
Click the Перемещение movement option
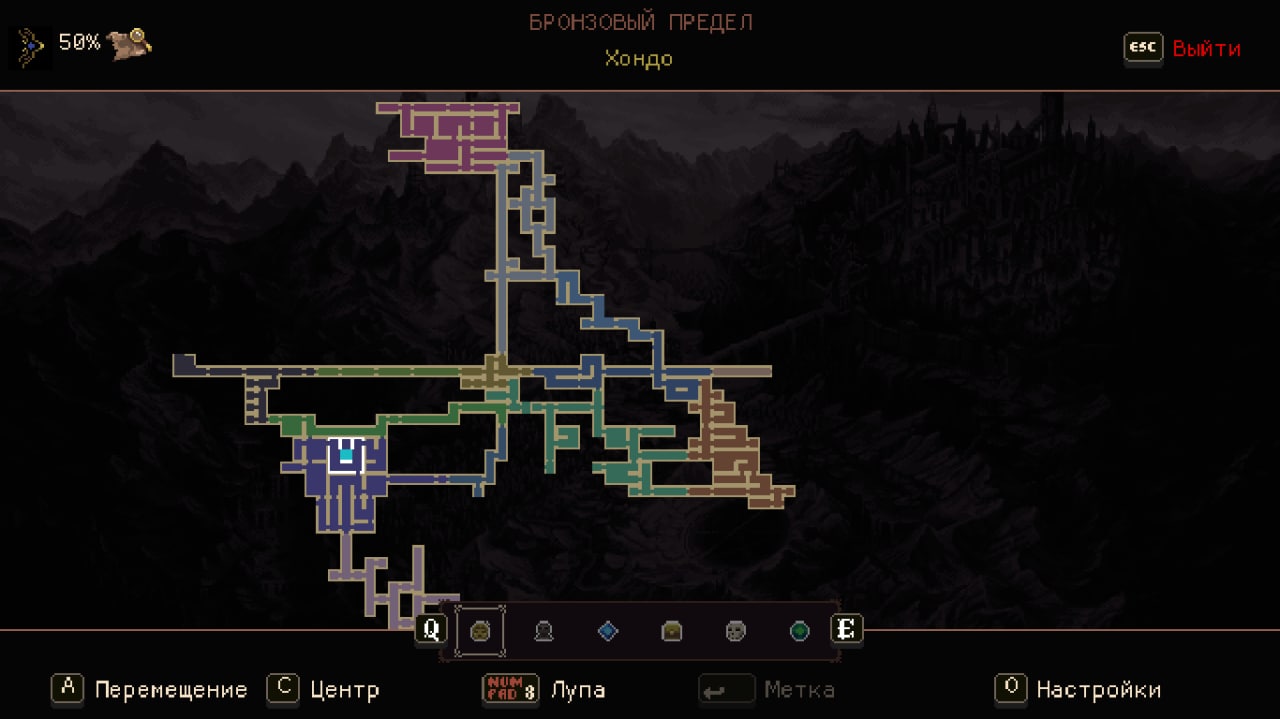(x=170, y=689)
